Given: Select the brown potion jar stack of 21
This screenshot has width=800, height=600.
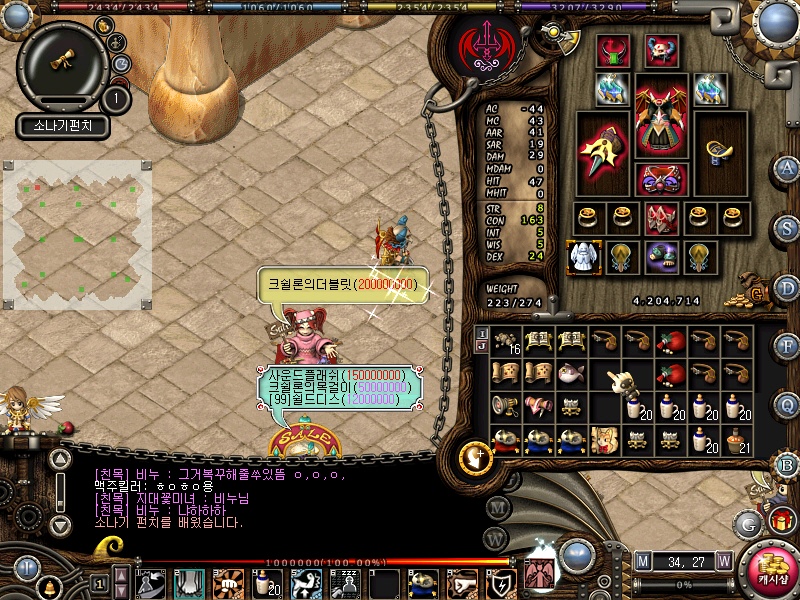Looking at the screenshot, I should click(737, 439).
